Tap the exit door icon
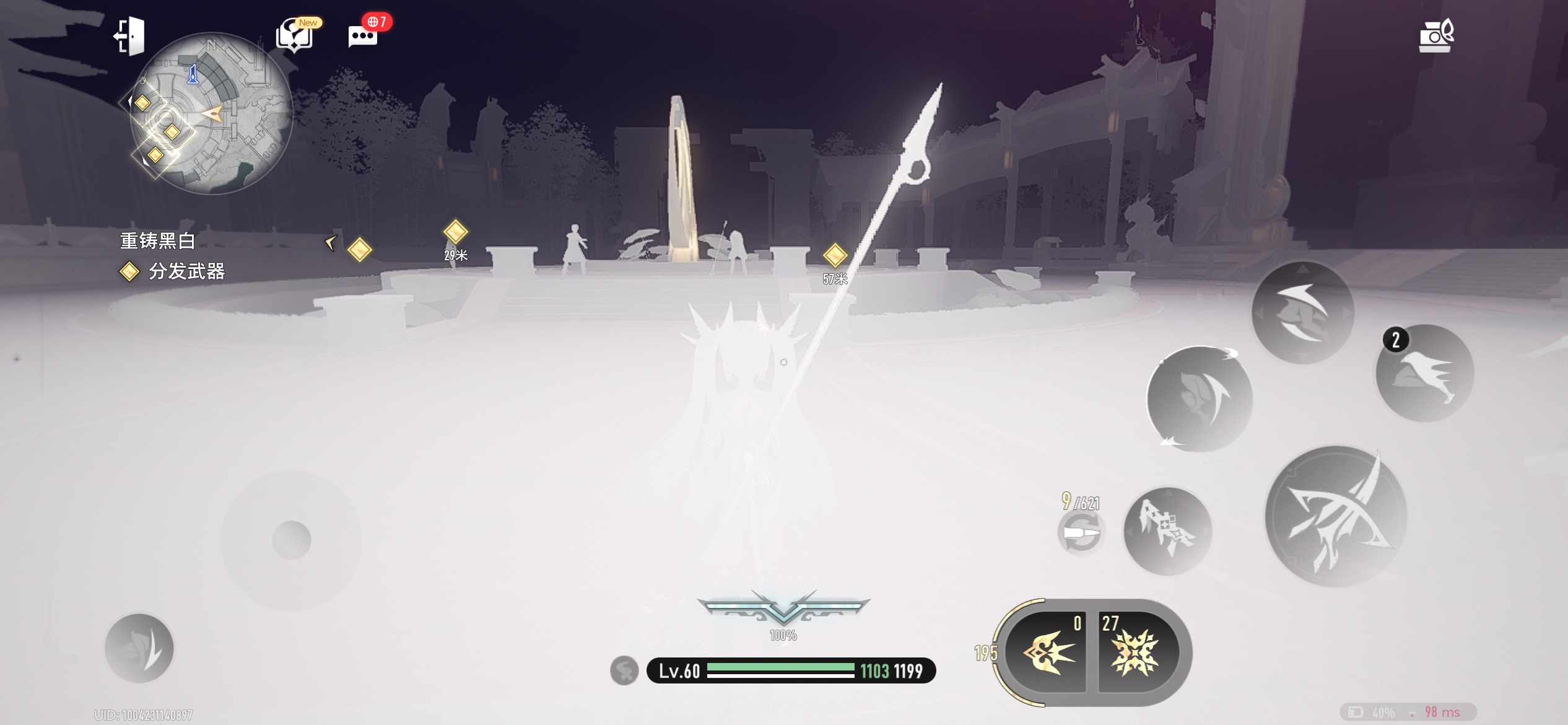 (x=130, y=36)
